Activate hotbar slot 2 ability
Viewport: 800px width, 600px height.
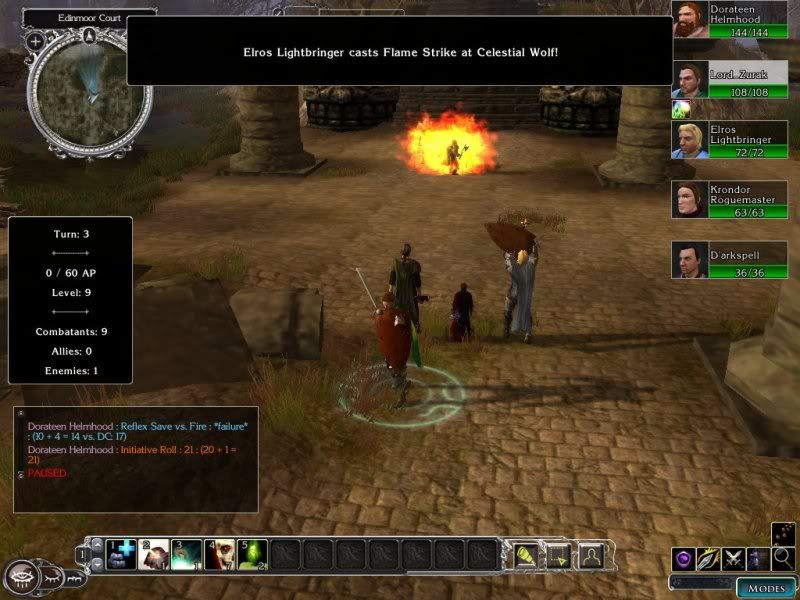point(154,553)
